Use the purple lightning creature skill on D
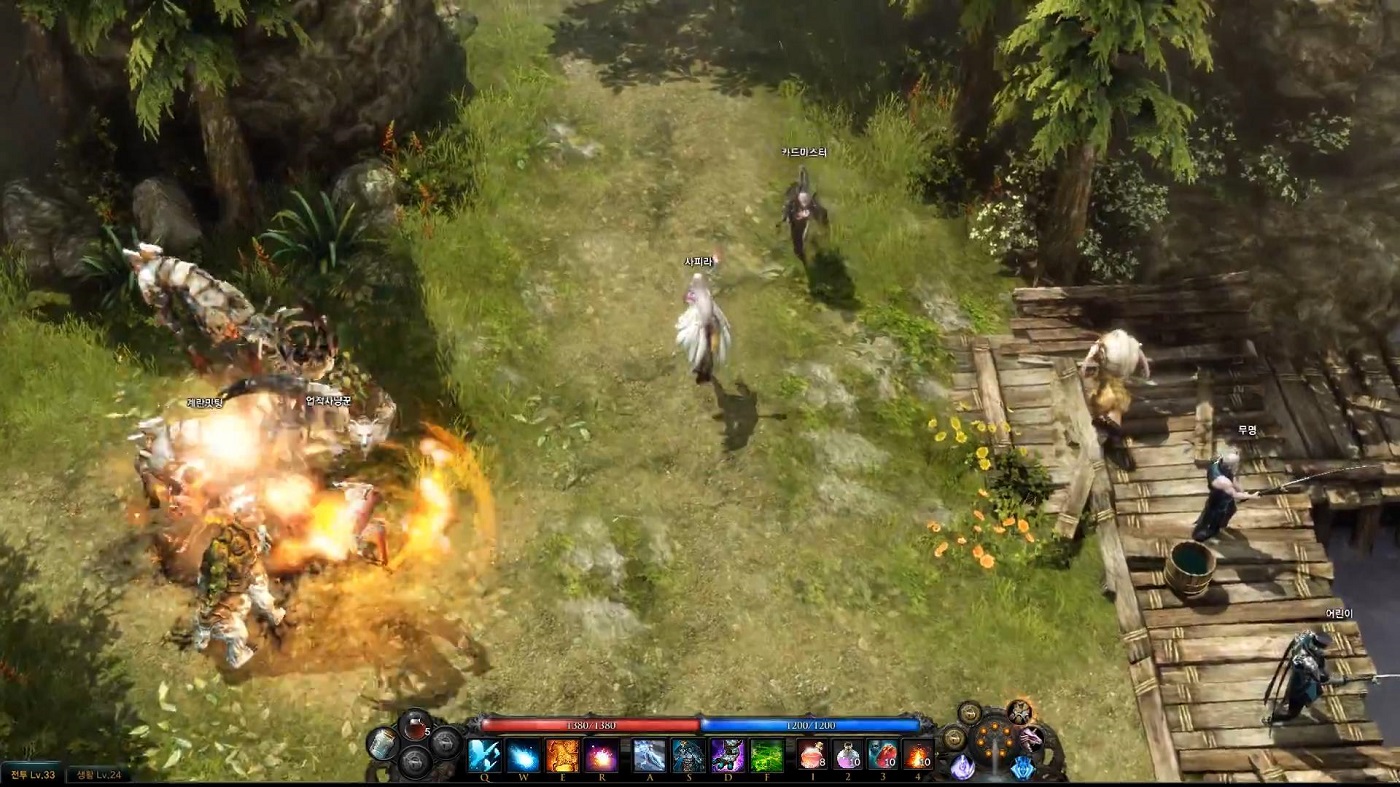 [x=727, y=755]
